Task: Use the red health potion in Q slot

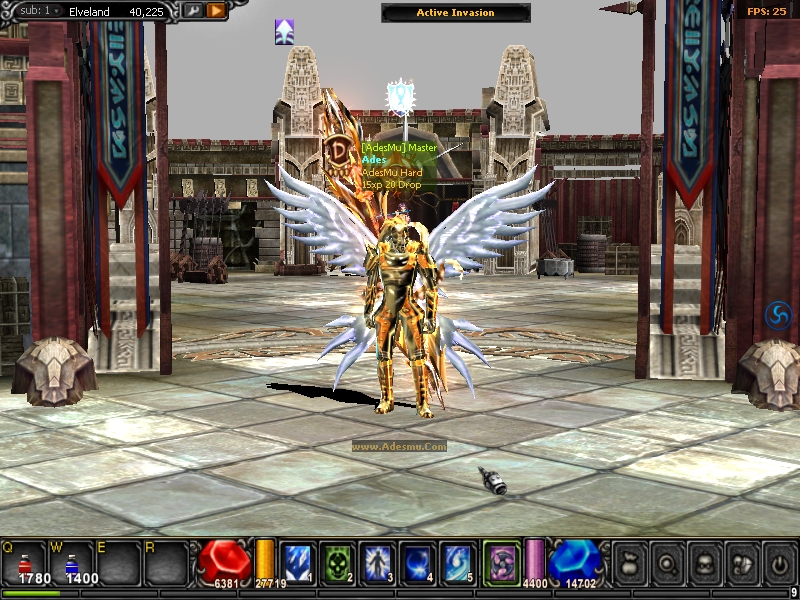Action: pyautogui.click(x=25, y=563)
